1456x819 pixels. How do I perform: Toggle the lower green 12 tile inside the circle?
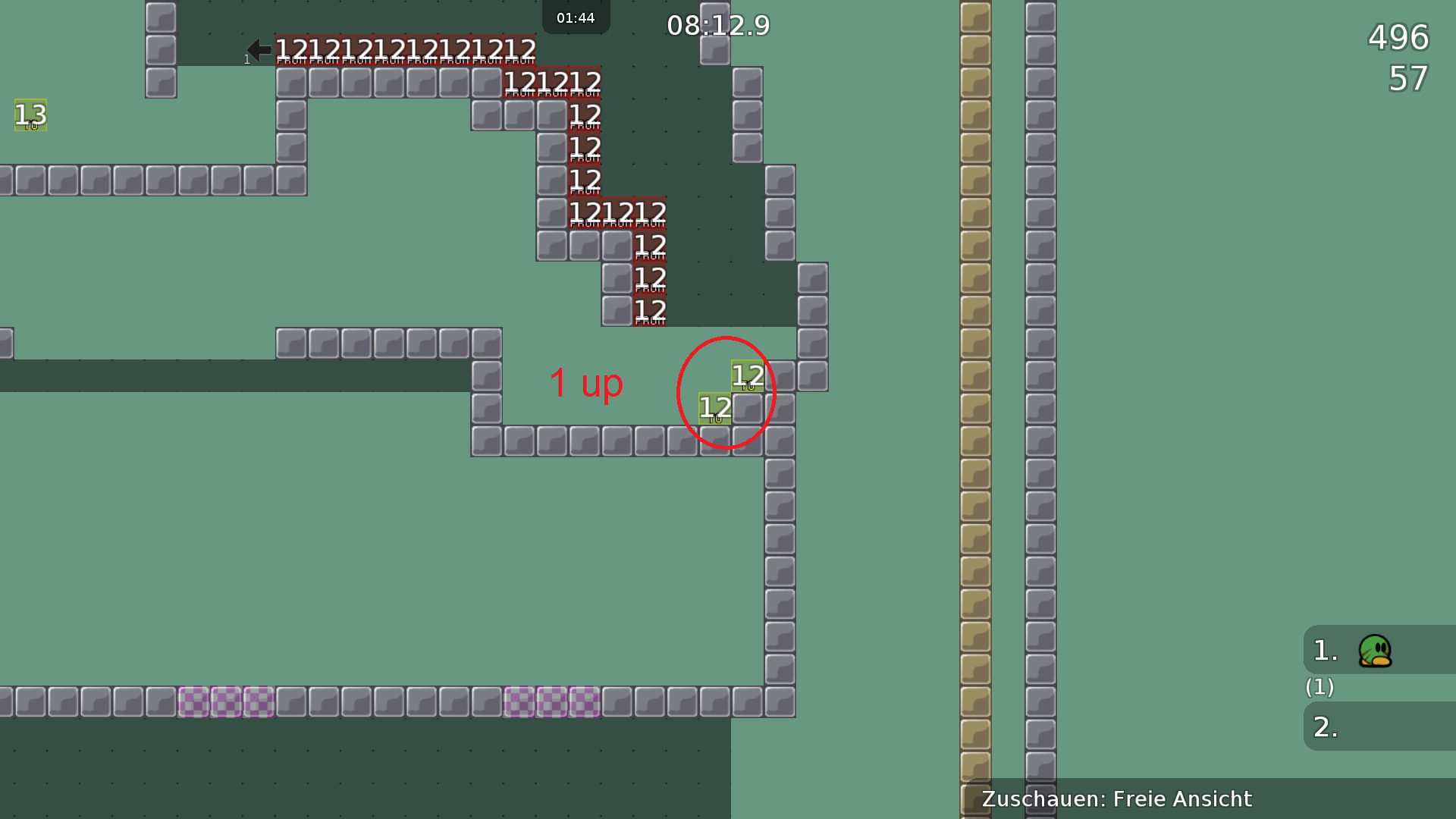[714, 409]
